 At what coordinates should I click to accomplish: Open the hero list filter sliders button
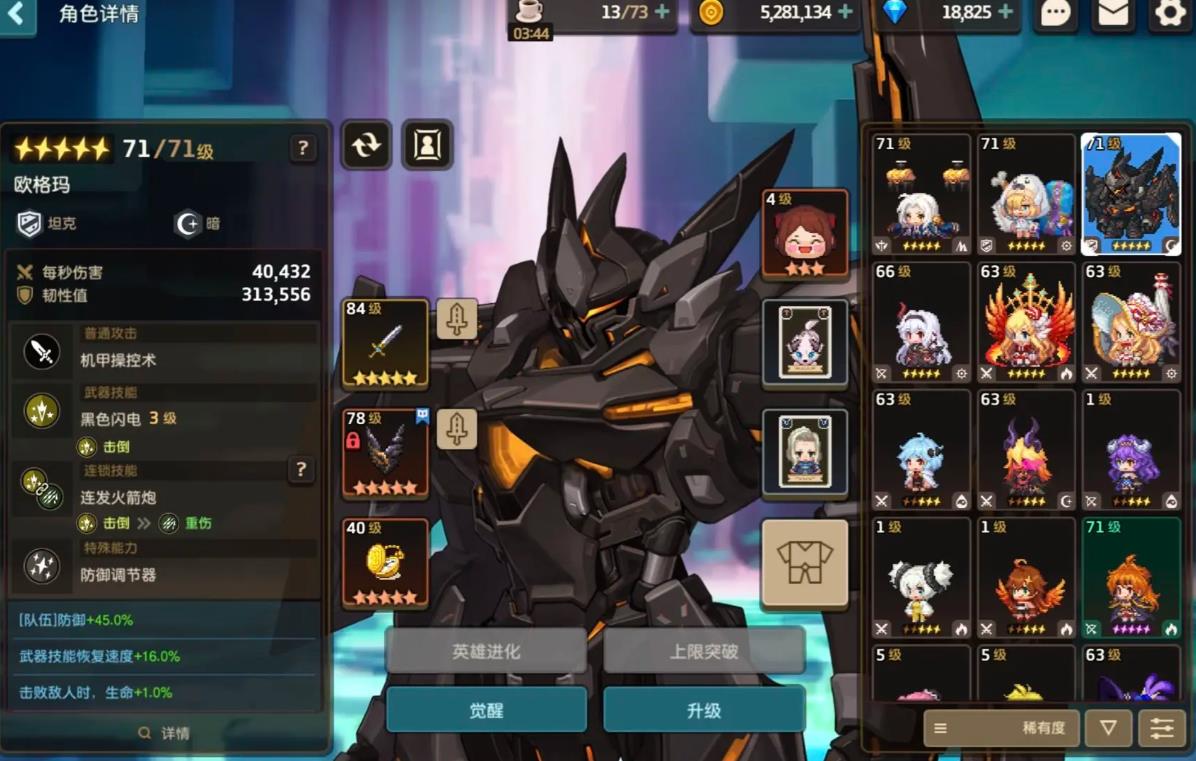point(1162,728)
